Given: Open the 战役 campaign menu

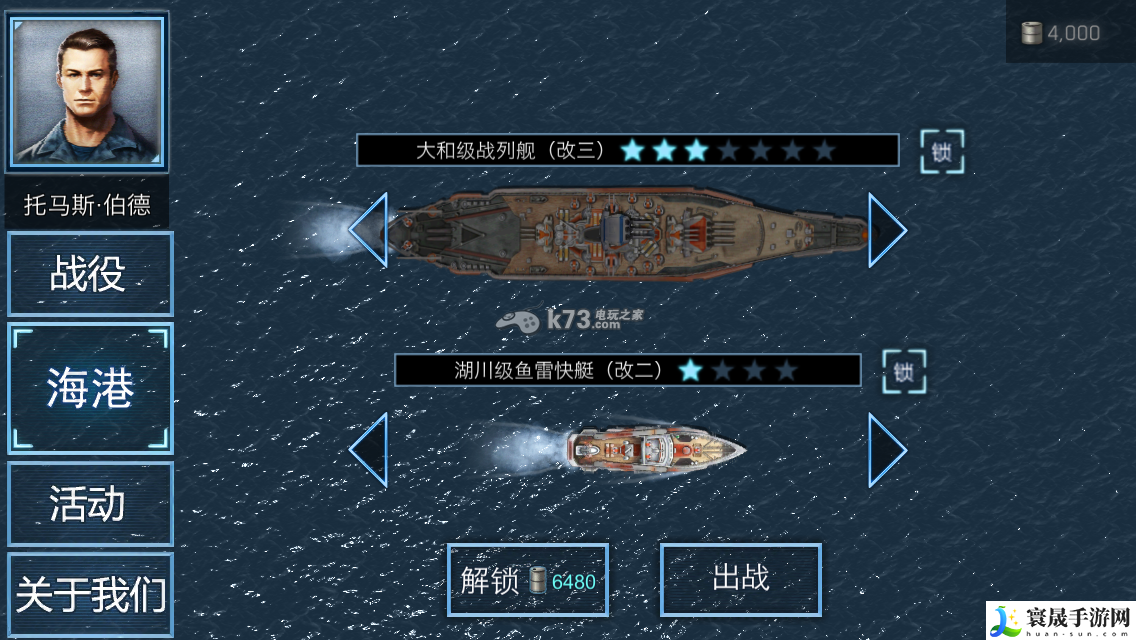Looking at the screenshot, I should pyautogui.click(x=90, y=274).
